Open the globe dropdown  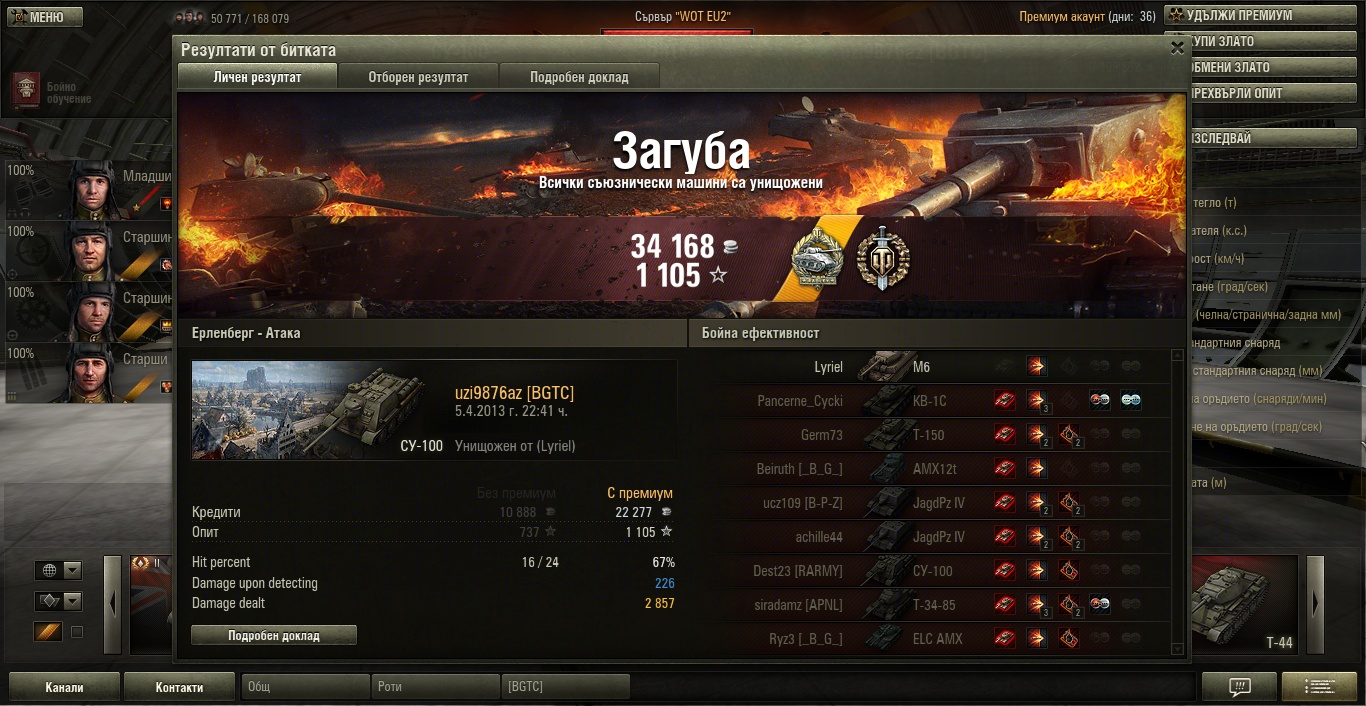pyautogui.click(x=59, y=570)
